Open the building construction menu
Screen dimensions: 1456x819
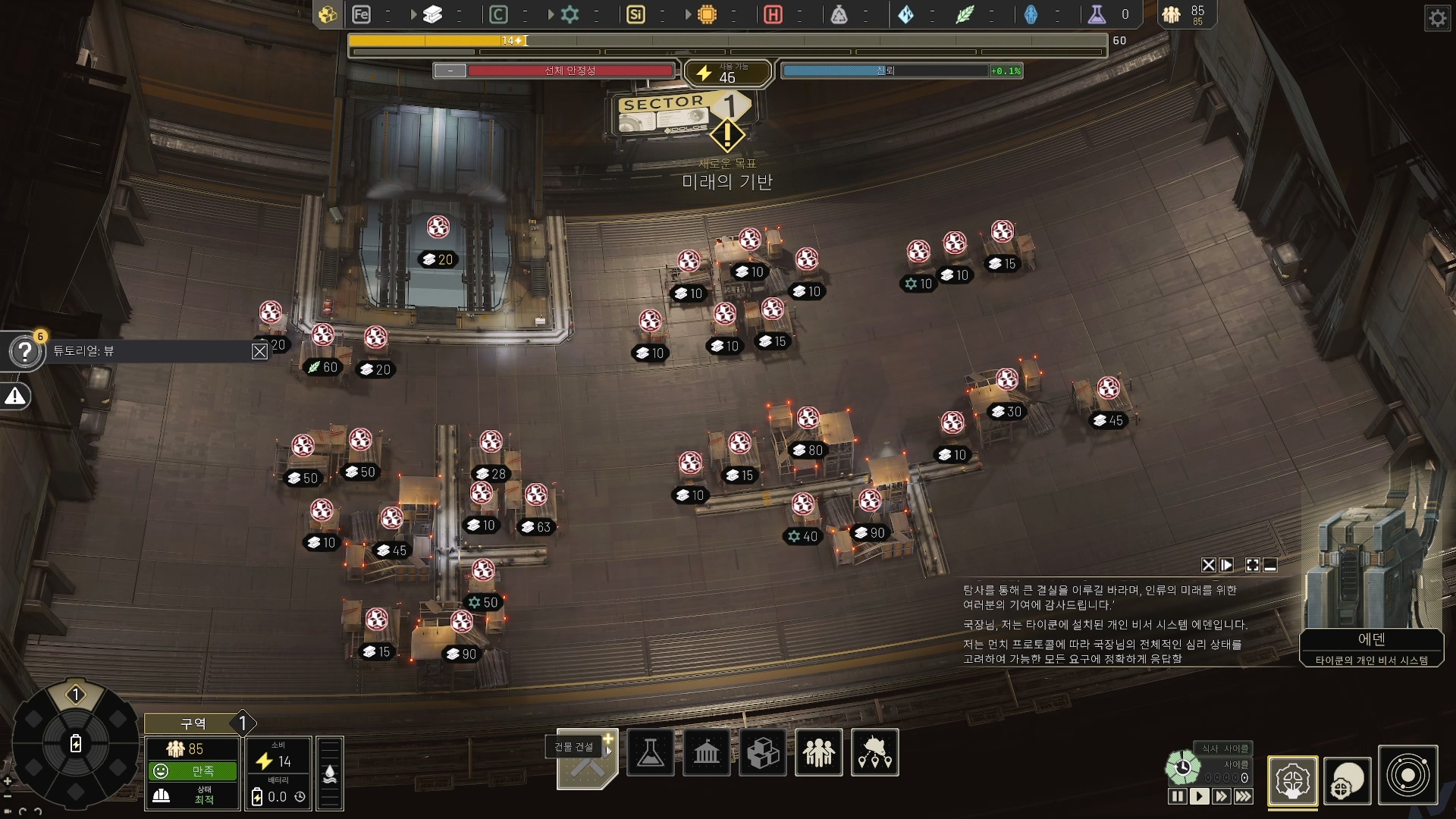coord(588,759)
